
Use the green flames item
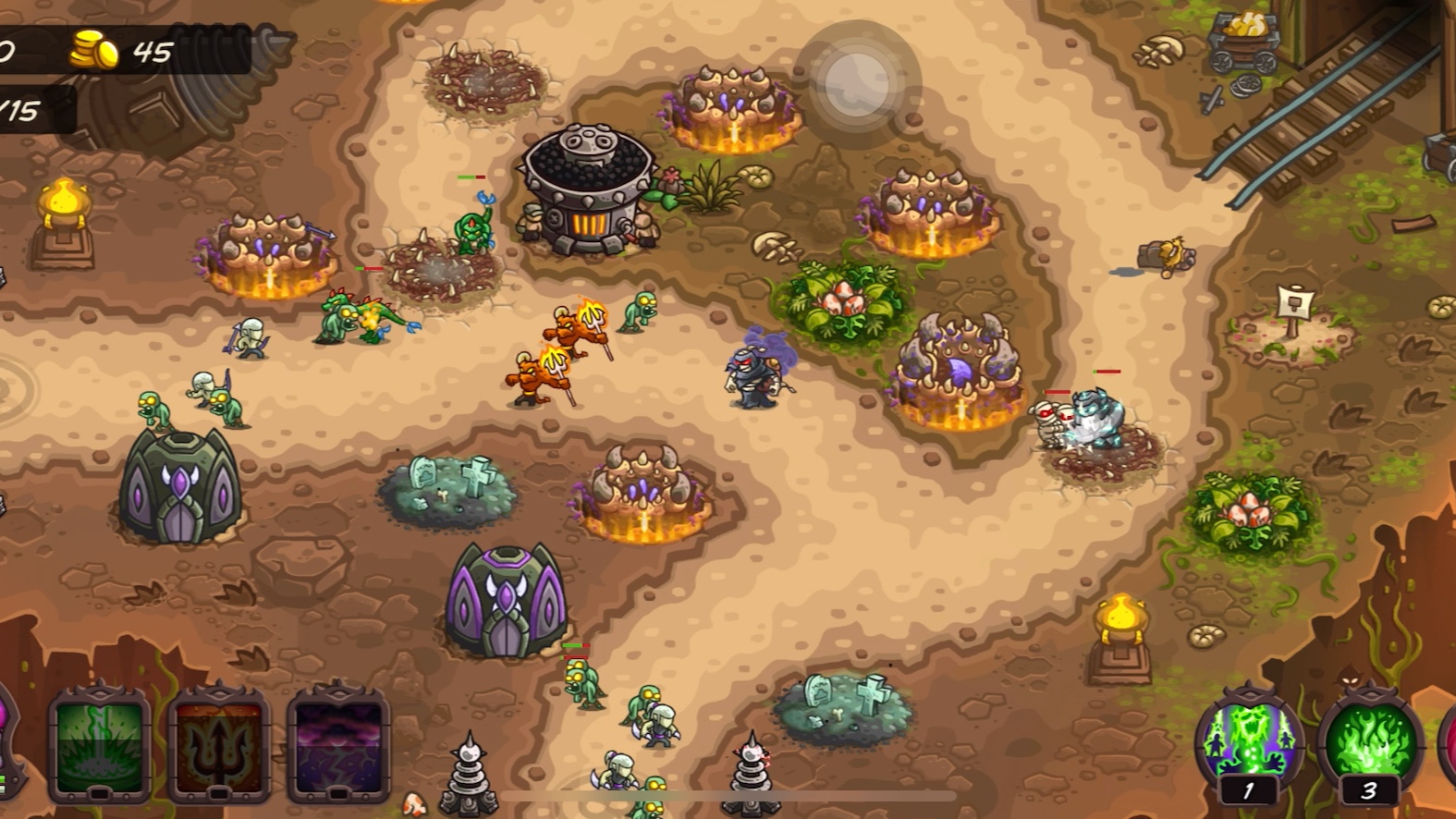pos(1369,741)
